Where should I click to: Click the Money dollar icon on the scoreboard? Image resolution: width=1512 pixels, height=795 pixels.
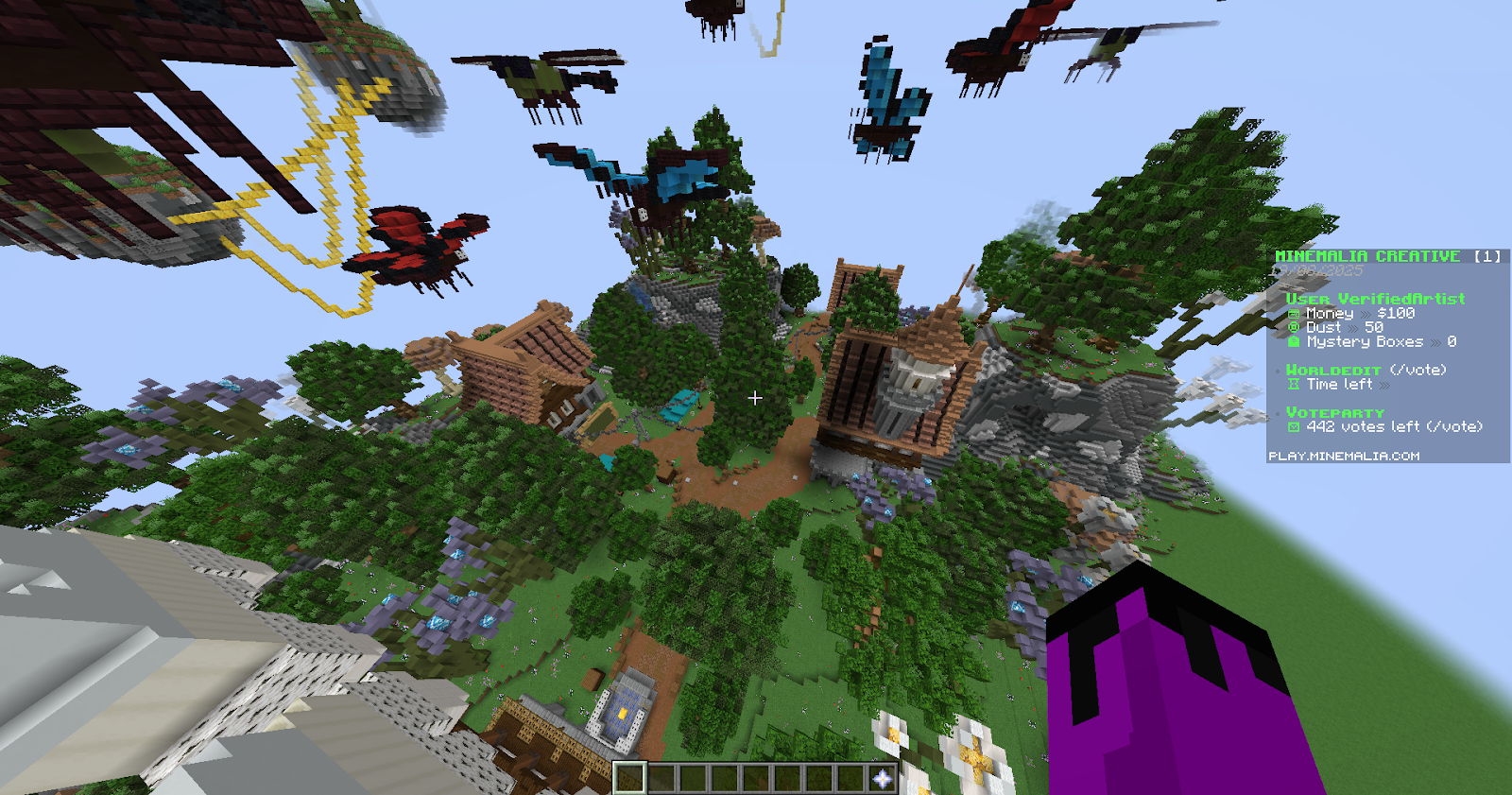click(x=1294, y=313)
